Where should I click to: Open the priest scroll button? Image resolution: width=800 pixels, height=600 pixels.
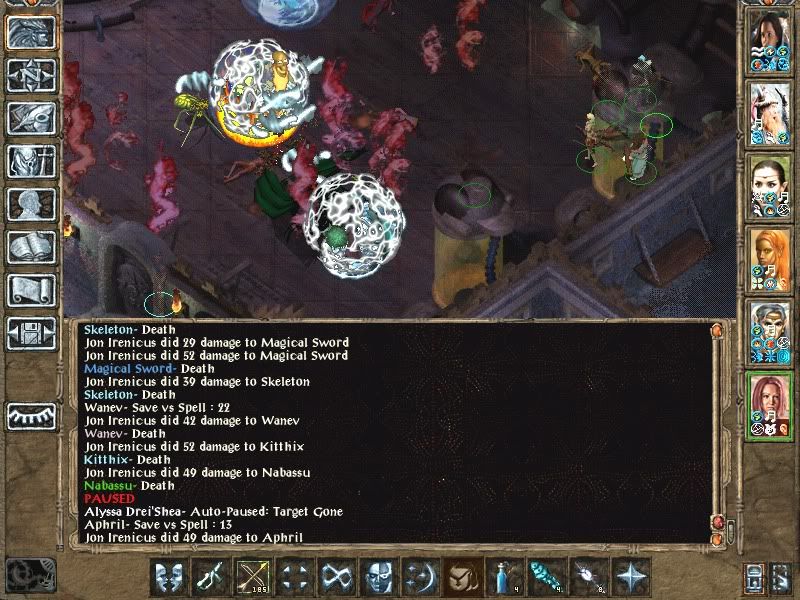tap(31, 290)
